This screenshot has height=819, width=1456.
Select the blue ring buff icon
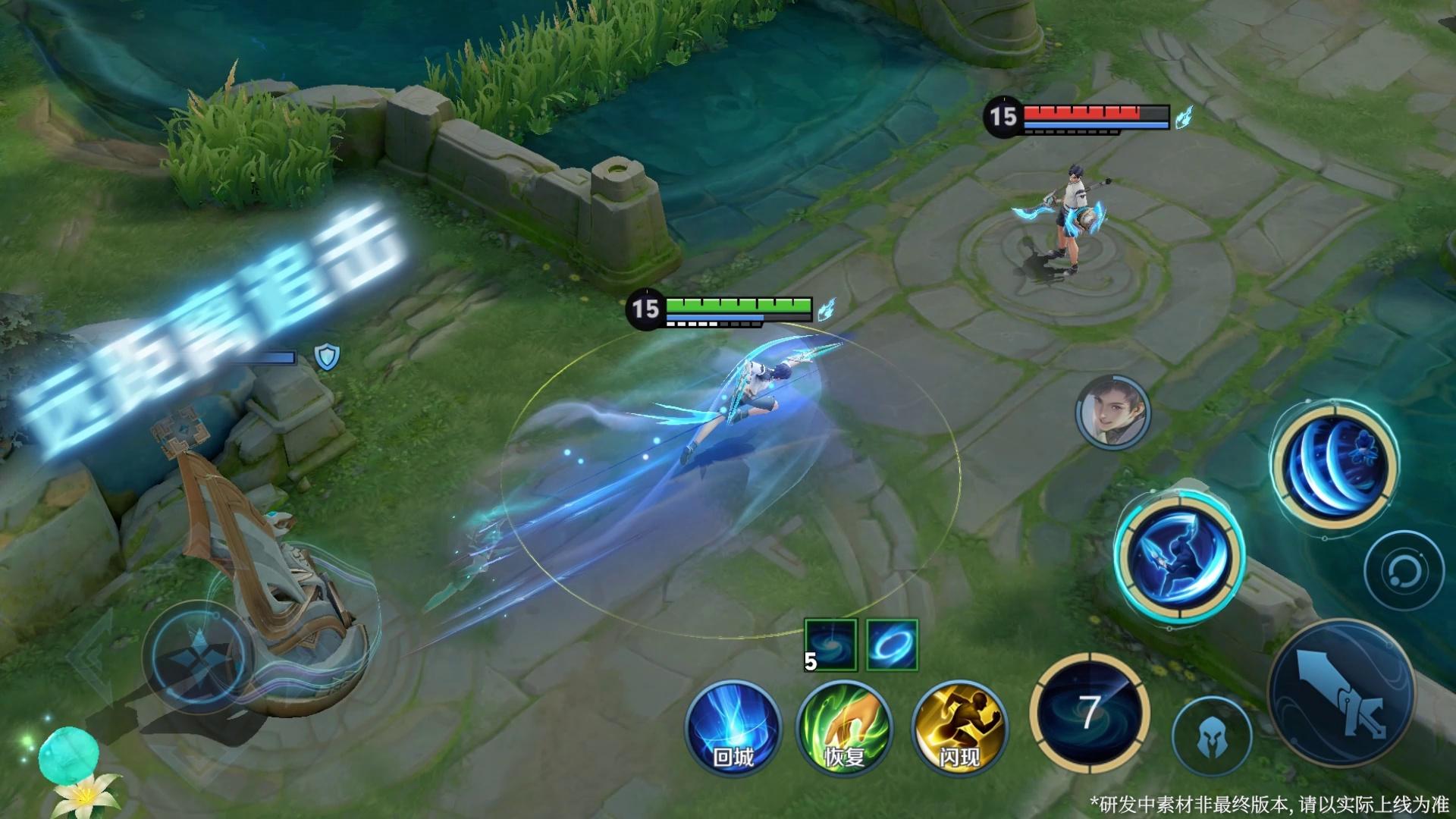(x=892, y=645)
